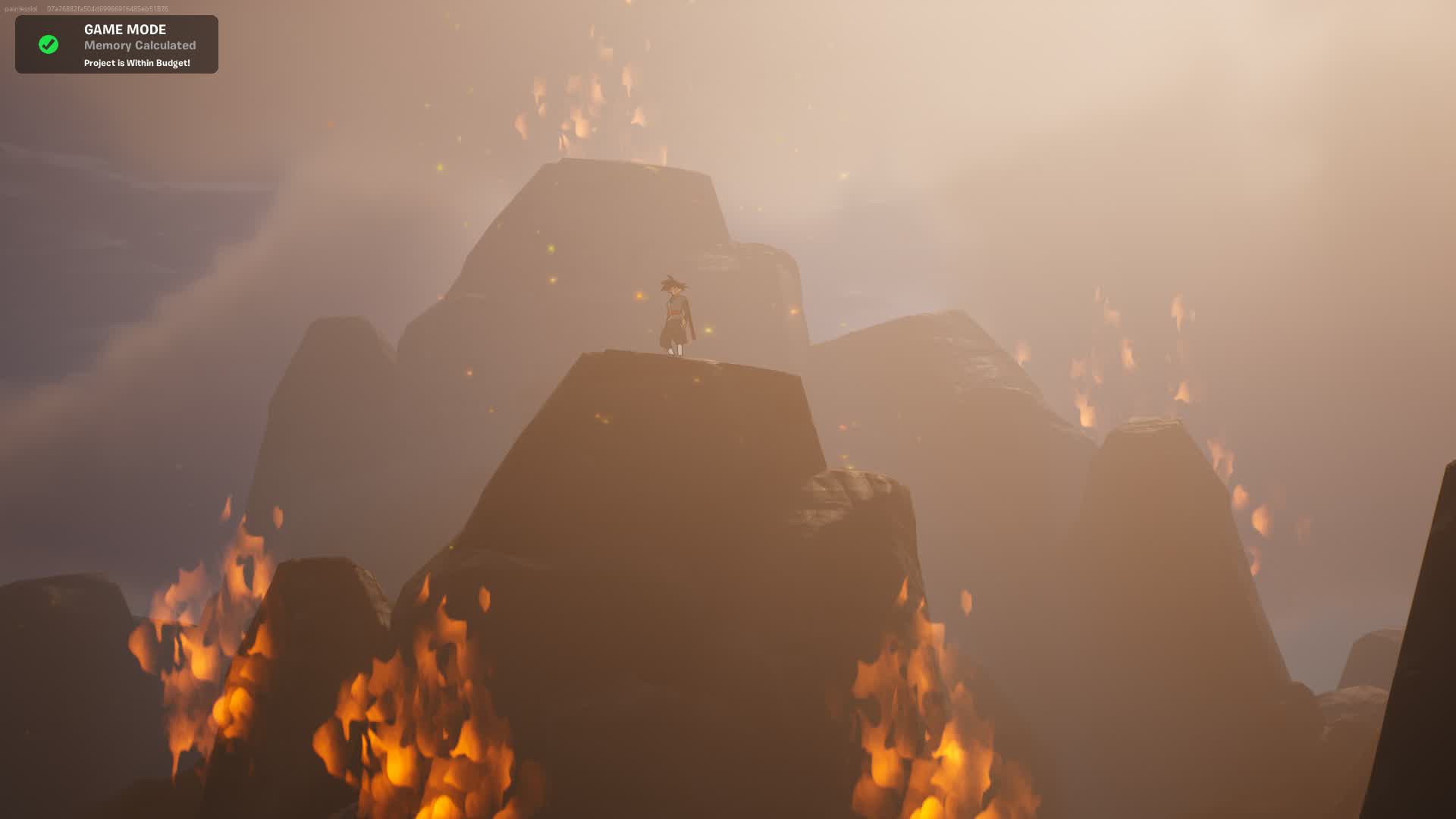The image size is (1456, 819).
Task: Select the GAME MODE notification banner
Action: (x=115, y=44)
